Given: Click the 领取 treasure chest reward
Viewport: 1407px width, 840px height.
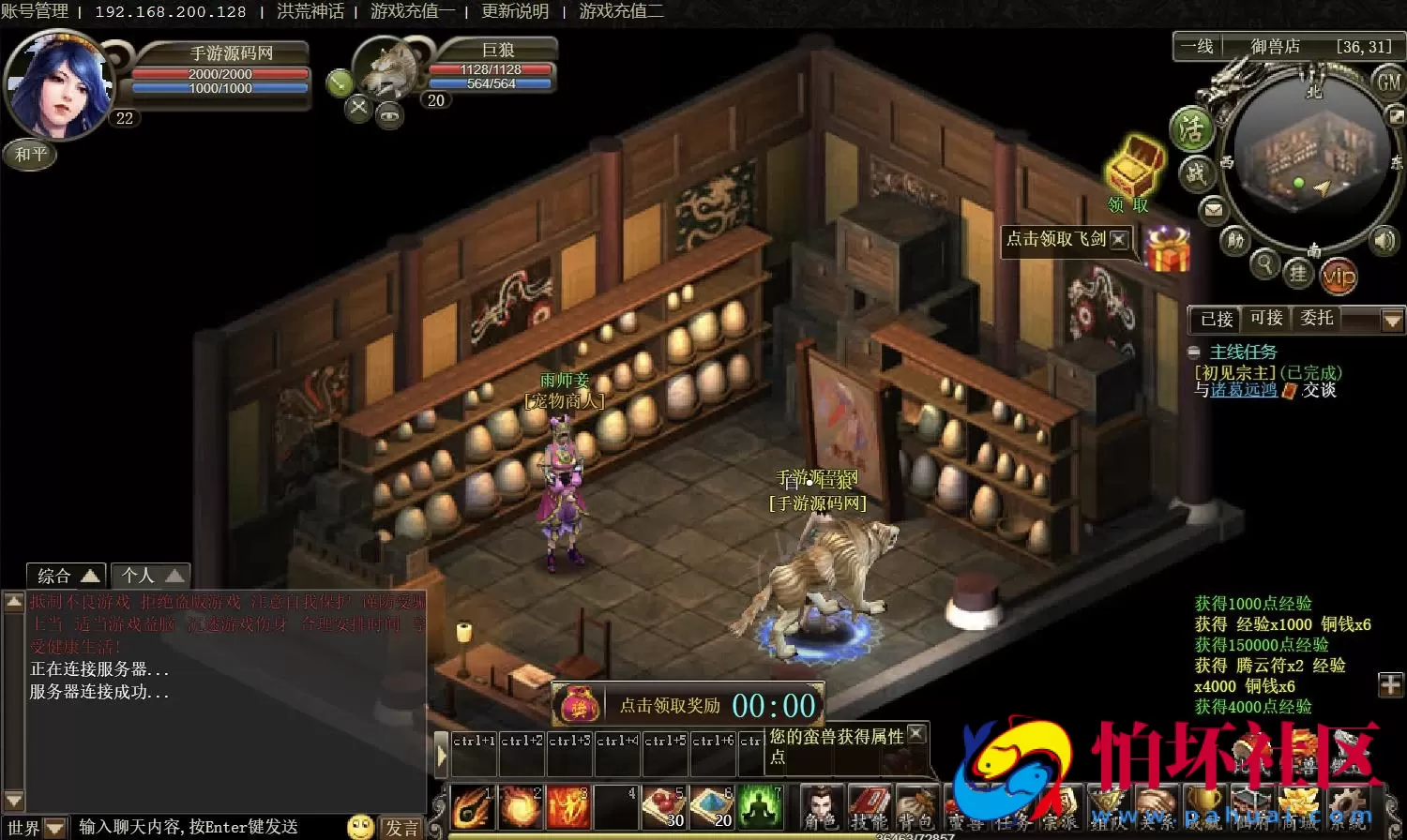Looking at the screenshot, I should coord(1133,169).
